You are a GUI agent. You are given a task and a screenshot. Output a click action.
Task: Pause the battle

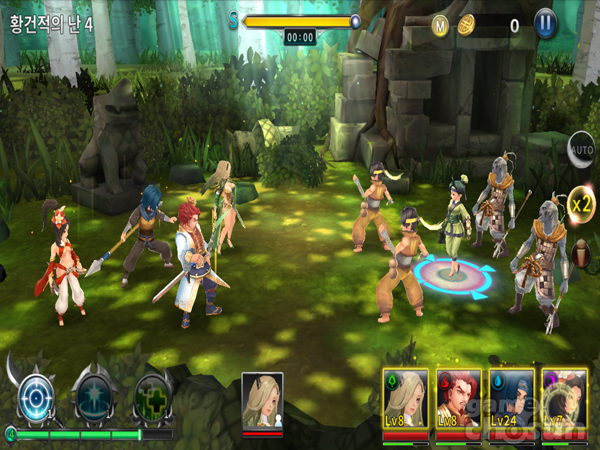coord(545,24)
